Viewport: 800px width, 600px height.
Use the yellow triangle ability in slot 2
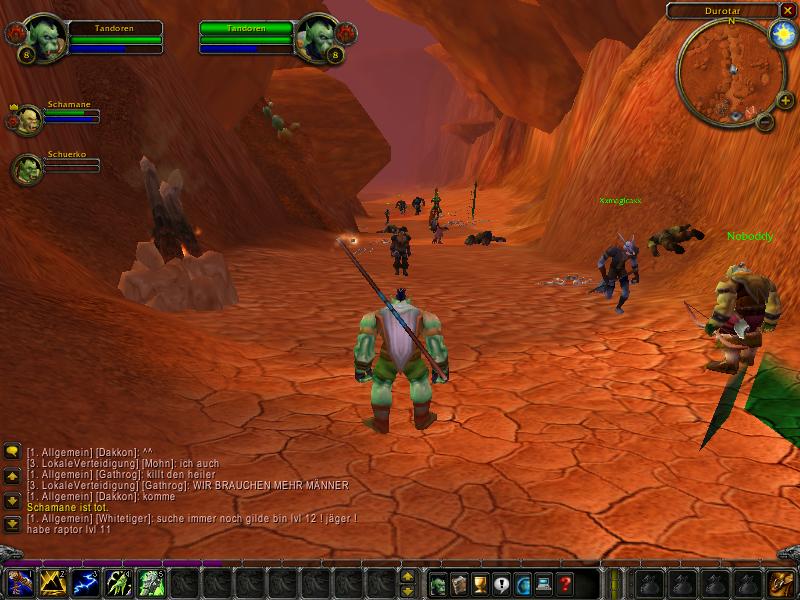click(x=53, y=582)
